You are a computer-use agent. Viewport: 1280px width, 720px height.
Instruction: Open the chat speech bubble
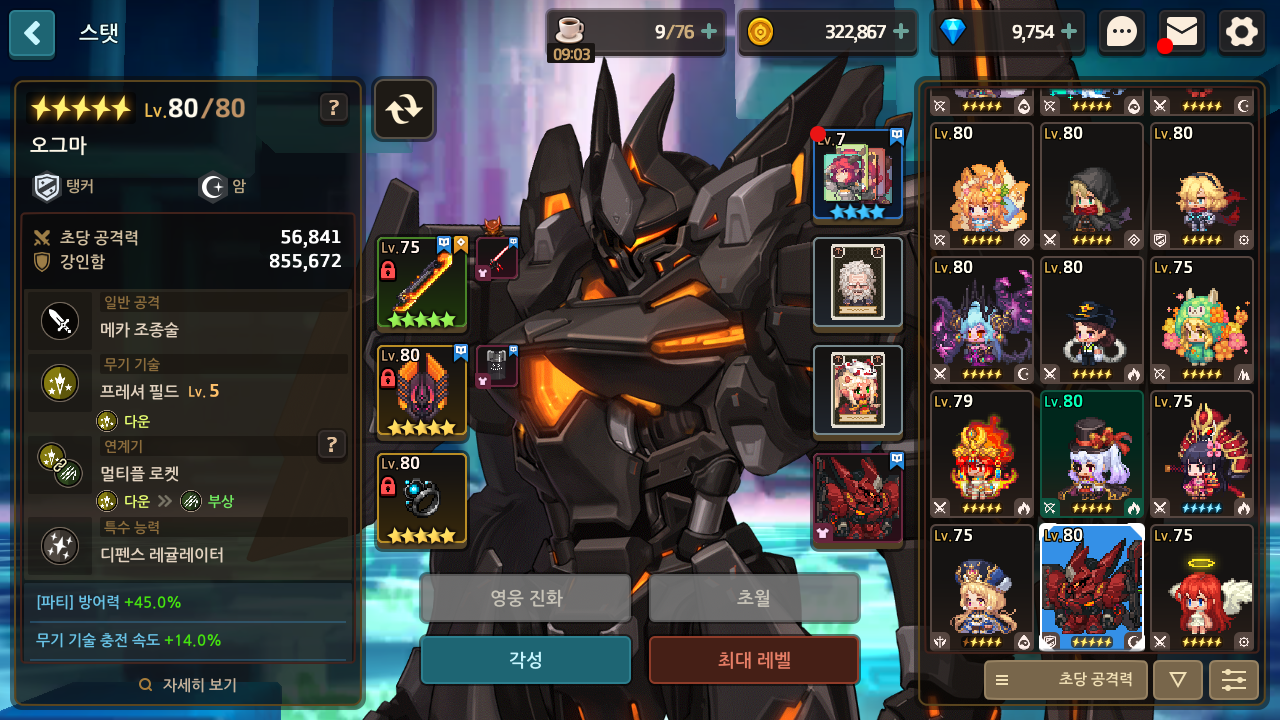pos(1122,33)
